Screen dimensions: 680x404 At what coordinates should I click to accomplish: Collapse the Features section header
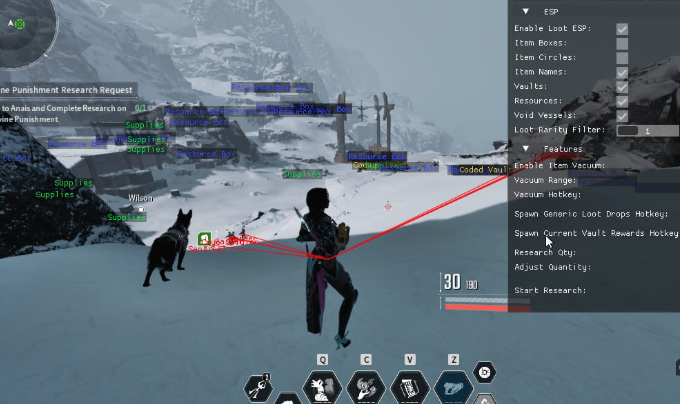tap(527, 149)
